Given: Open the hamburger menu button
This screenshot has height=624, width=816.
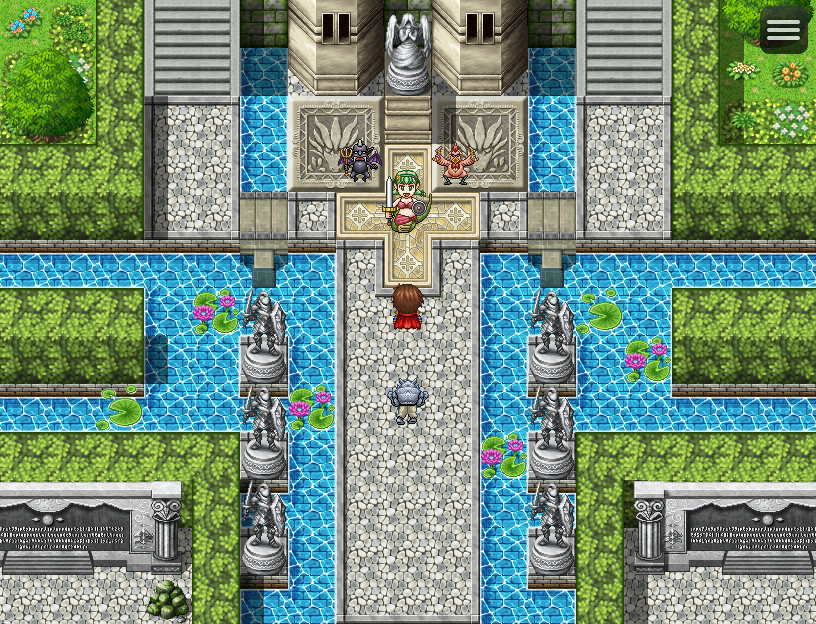Looking at the screenshot, I should [783, 30].
